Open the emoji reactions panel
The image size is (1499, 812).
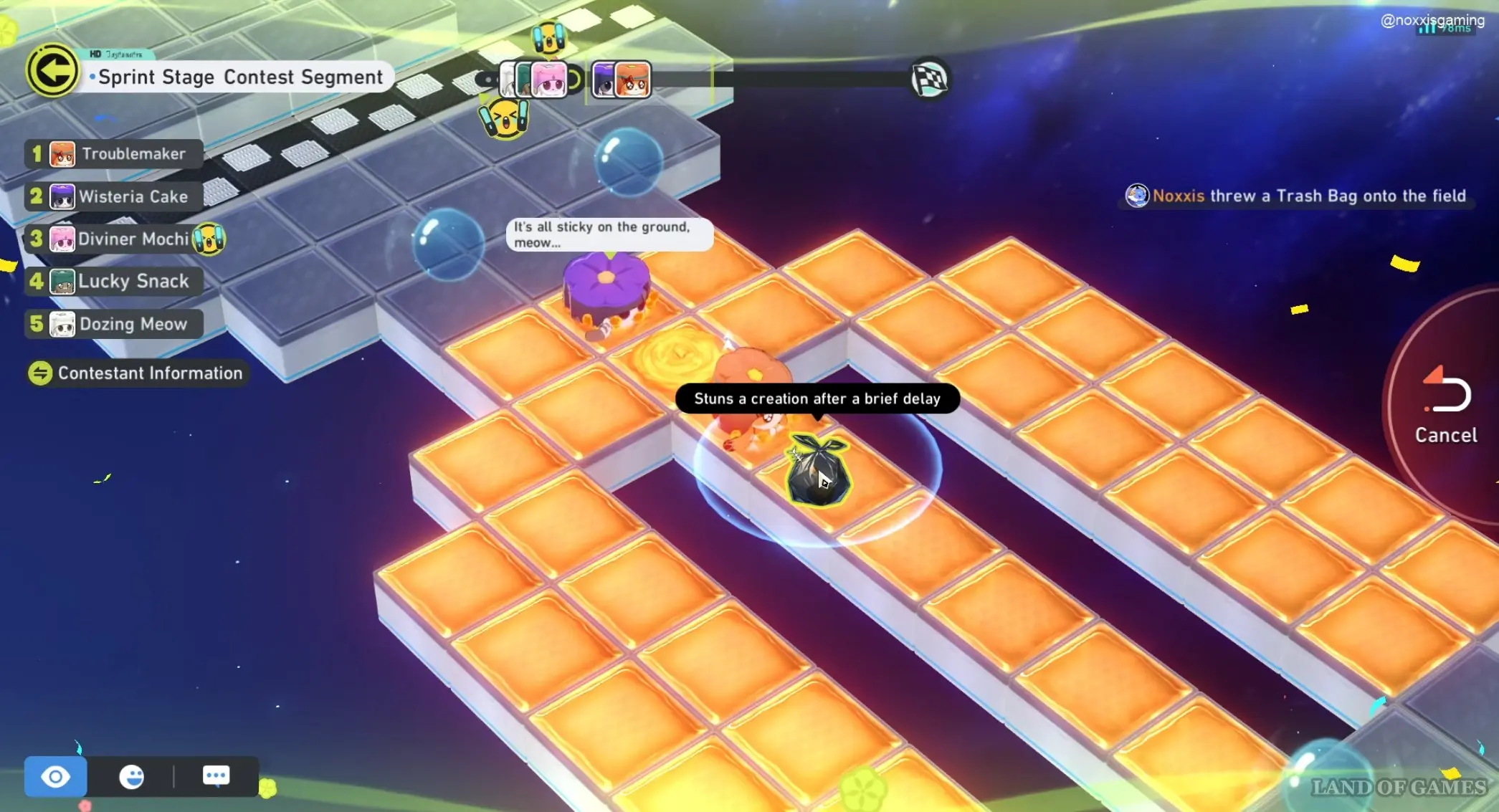[132, 776]
